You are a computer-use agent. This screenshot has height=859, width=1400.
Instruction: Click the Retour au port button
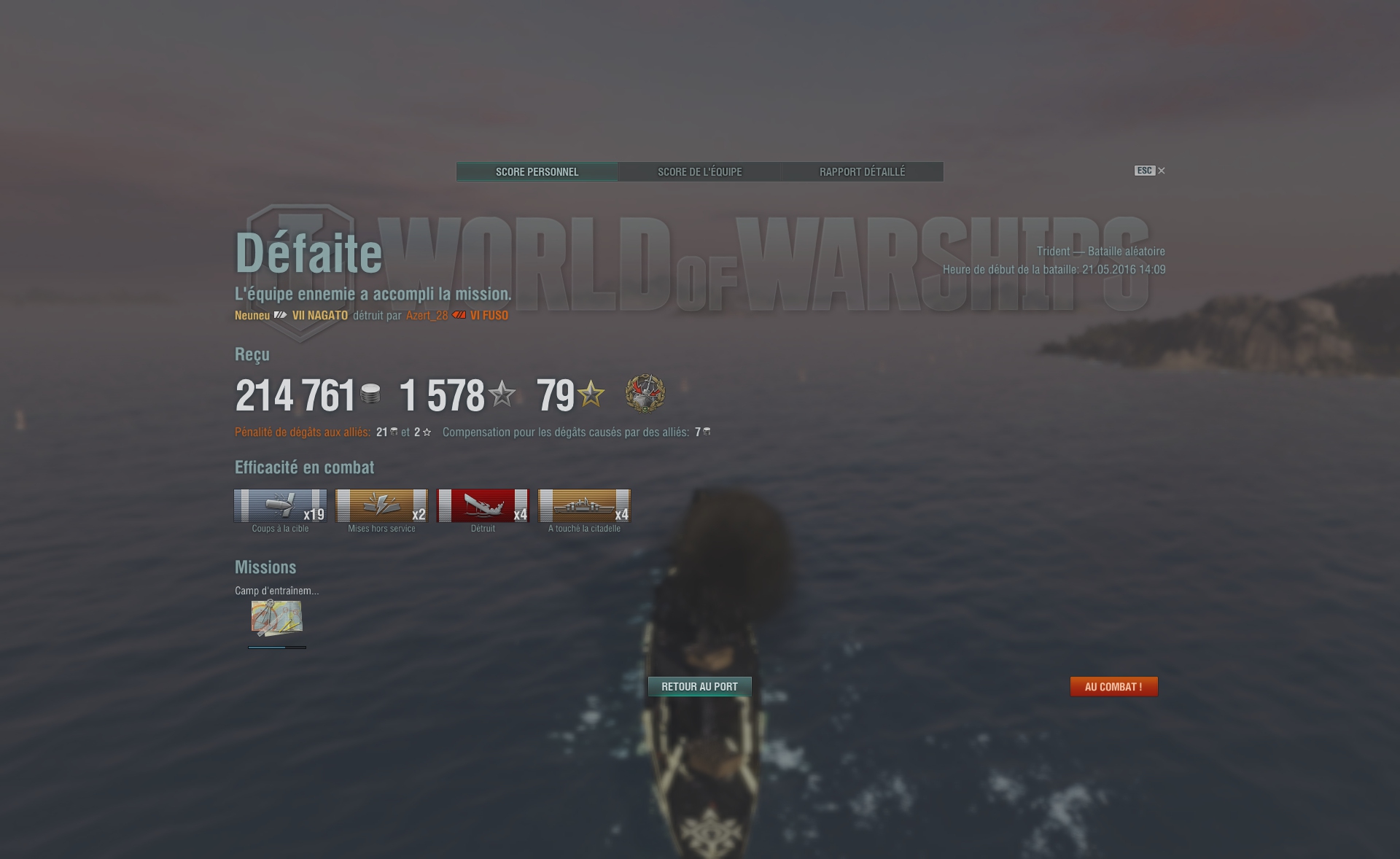tap(699, 686)
